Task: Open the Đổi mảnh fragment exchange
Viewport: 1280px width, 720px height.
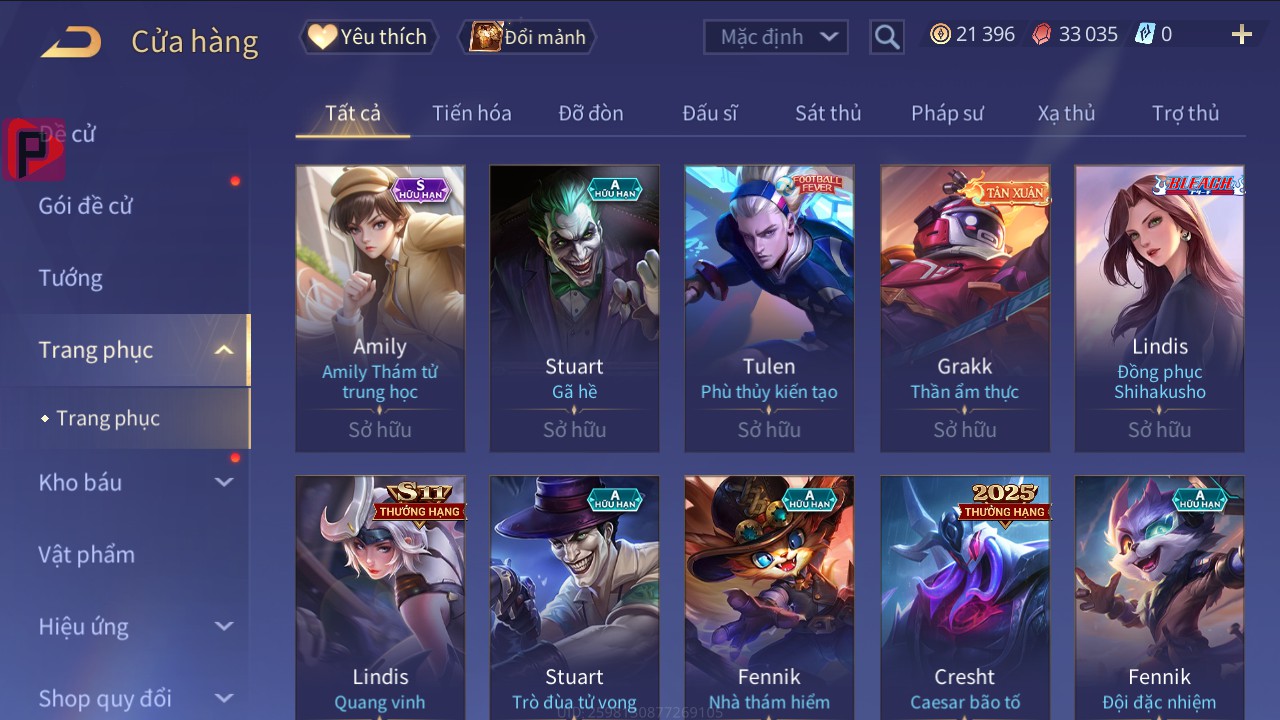Action: click(x=529, y=37)
